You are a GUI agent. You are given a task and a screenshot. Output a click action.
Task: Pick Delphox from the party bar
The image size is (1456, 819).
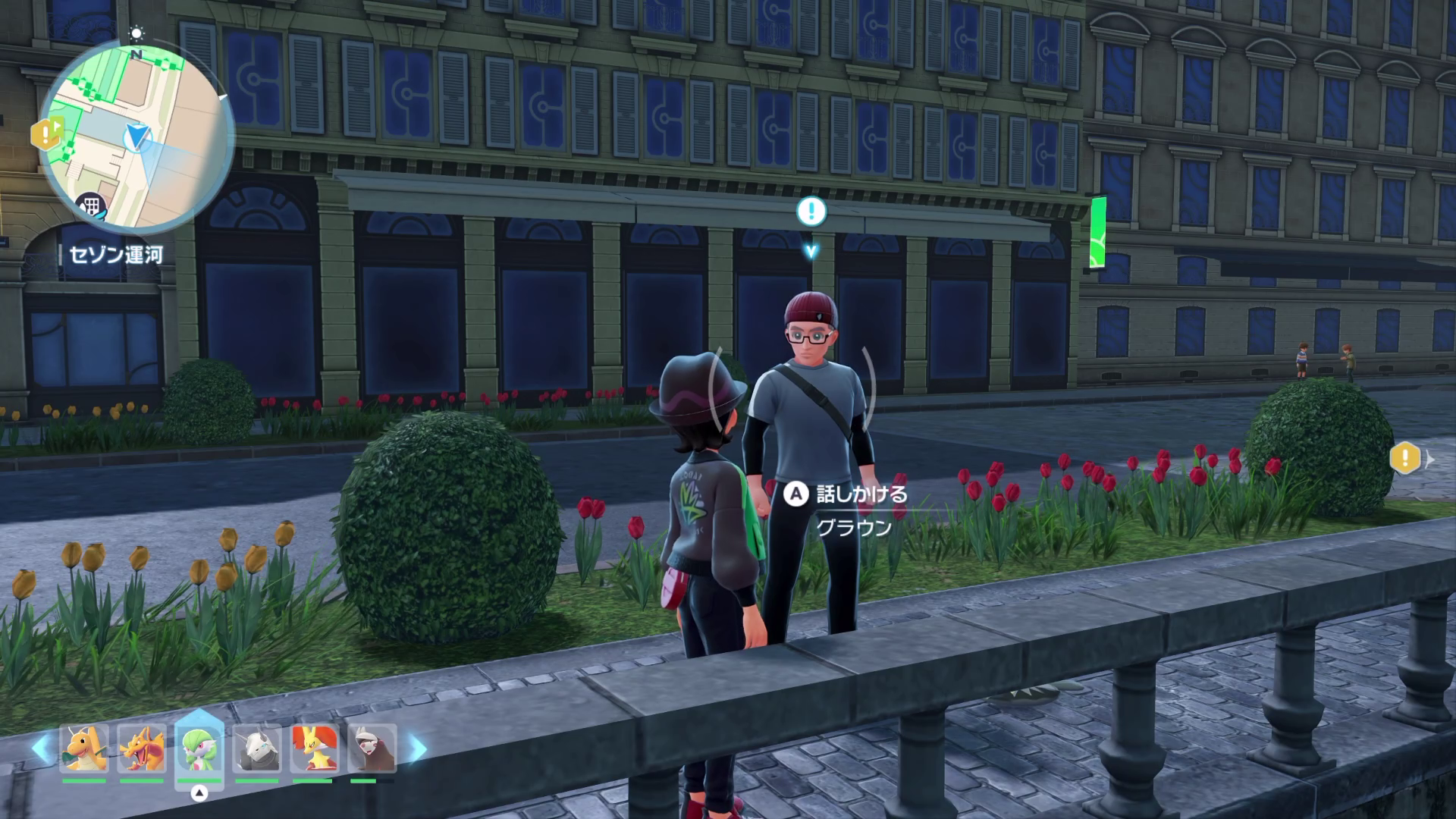(x=315, y=748)
